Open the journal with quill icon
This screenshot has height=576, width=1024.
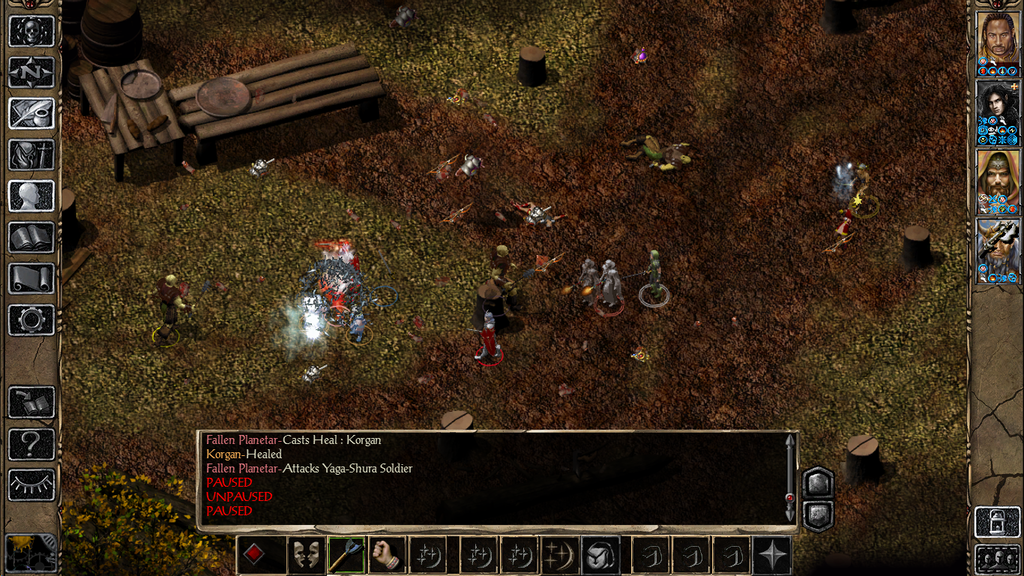pos(31,113)
